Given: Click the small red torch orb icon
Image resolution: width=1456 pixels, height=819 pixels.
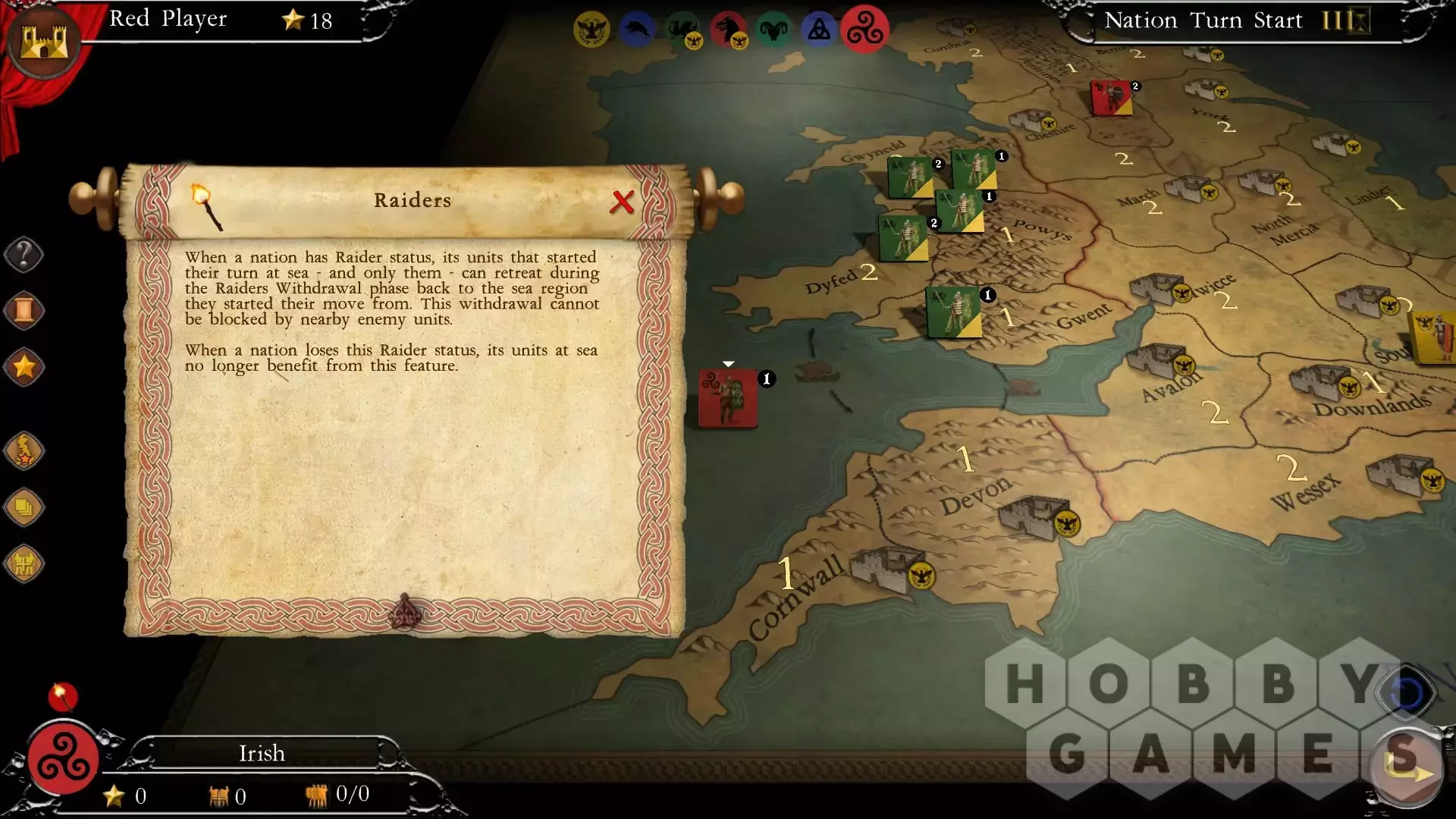Looking at the screenshot, I should click(x=63, y=695).
